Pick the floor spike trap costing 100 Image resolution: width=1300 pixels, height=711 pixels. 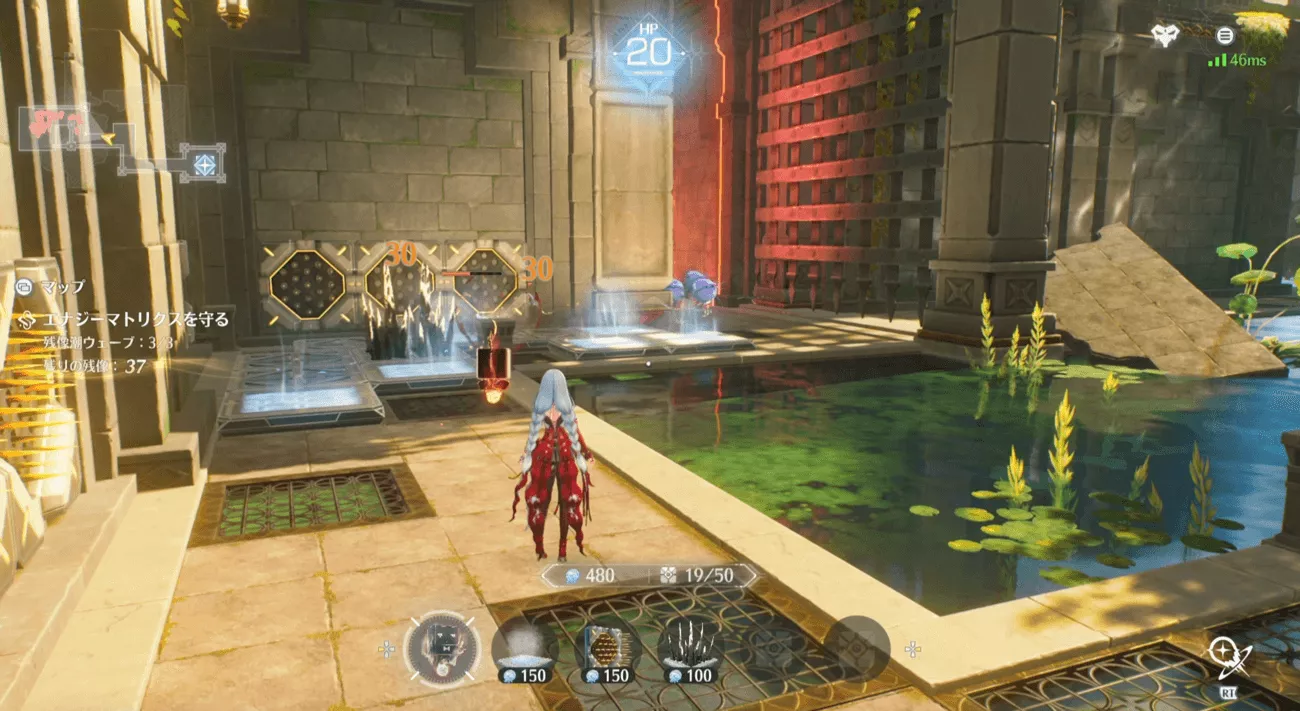point(690,648)
